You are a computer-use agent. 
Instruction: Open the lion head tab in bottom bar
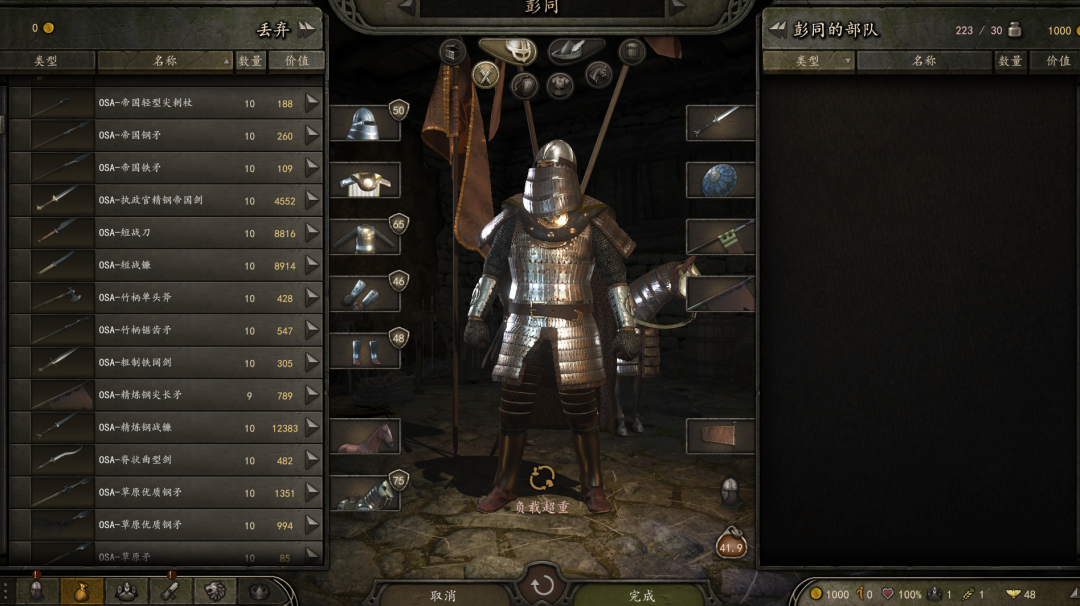pyautogui.click(x=214, y=590)
